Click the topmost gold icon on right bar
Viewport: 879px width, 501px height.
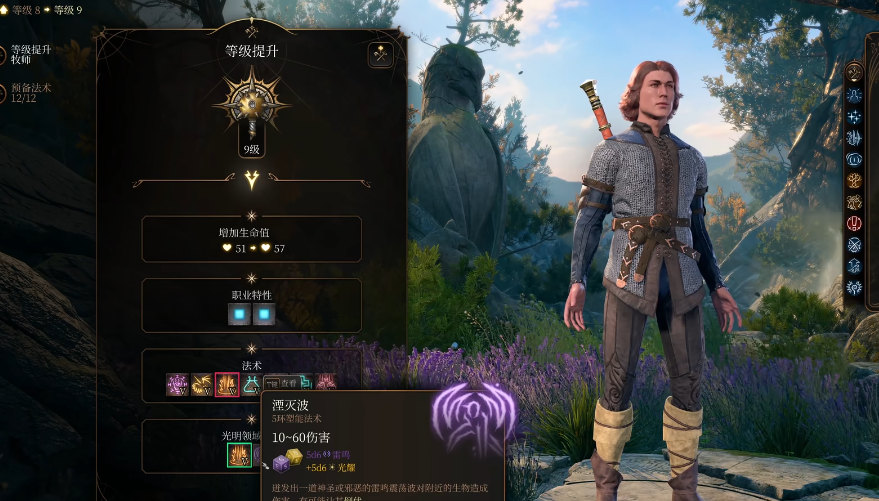point(854,73)
